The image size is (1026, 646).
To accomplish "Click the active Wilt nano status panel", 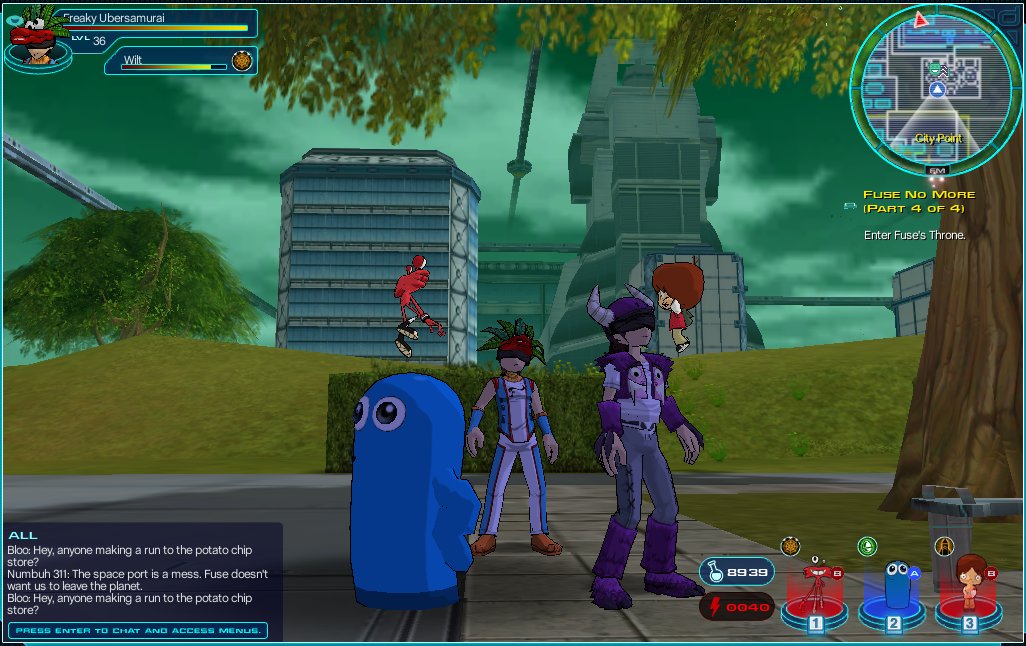I will click(180, 61).
